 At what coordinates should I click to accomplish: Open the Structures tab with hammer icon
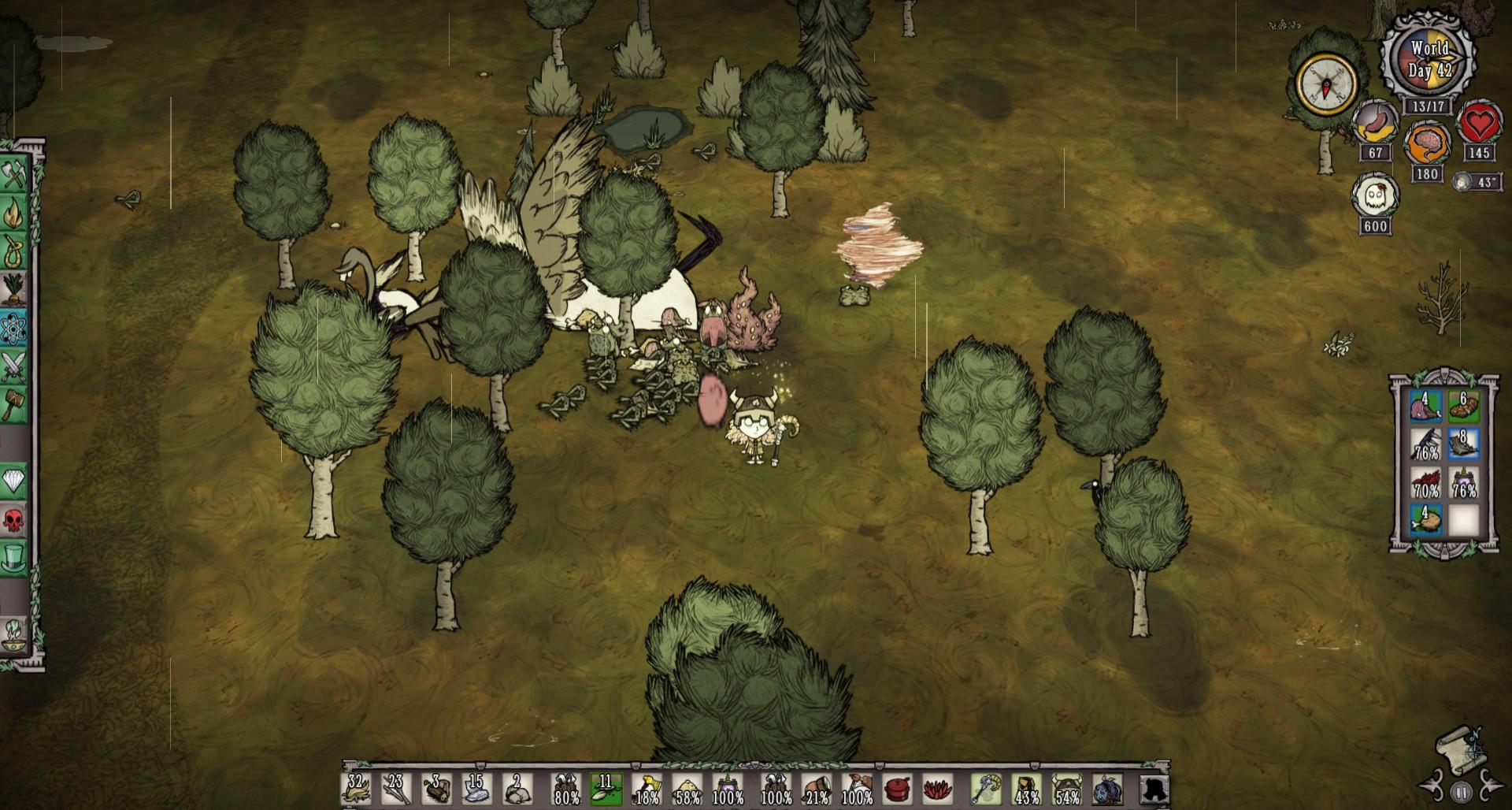tap(13, 403)
